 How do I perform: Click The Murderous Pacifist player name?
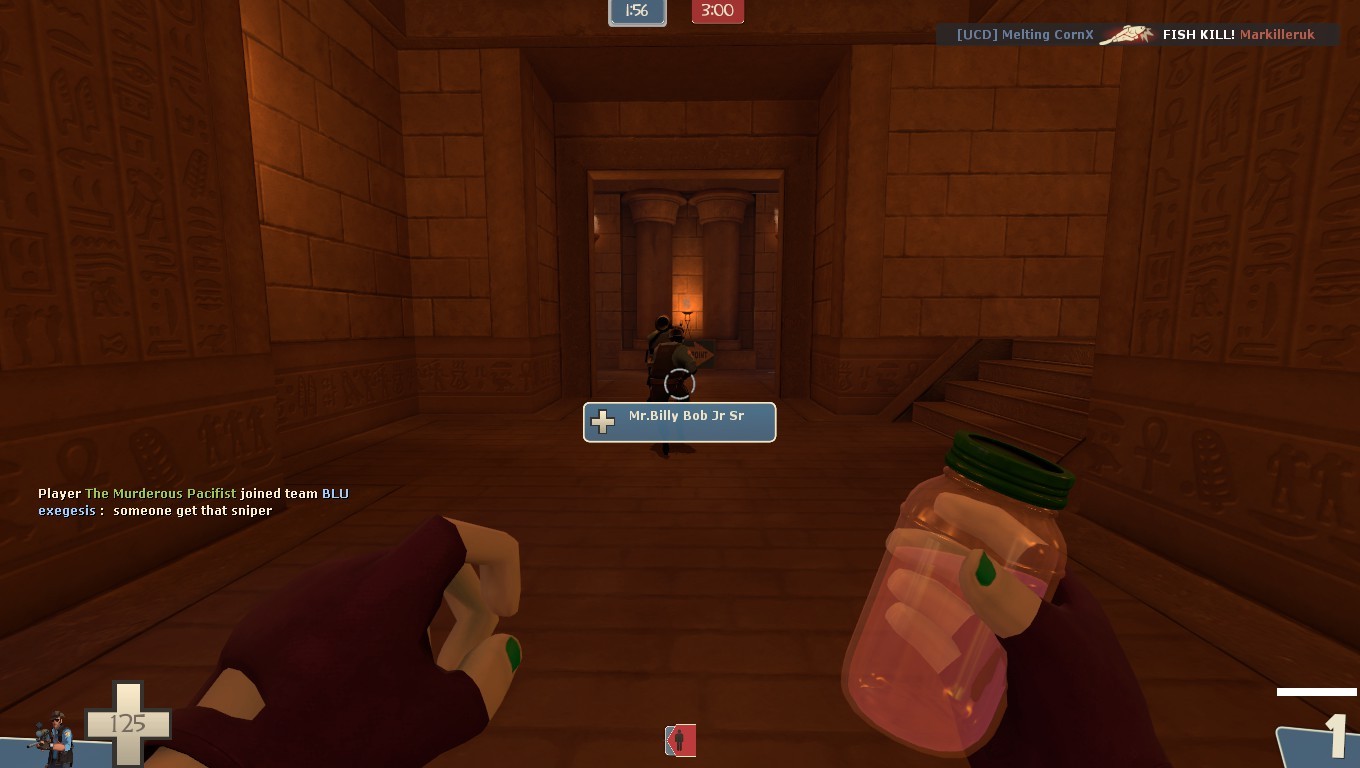coord(160,493)
